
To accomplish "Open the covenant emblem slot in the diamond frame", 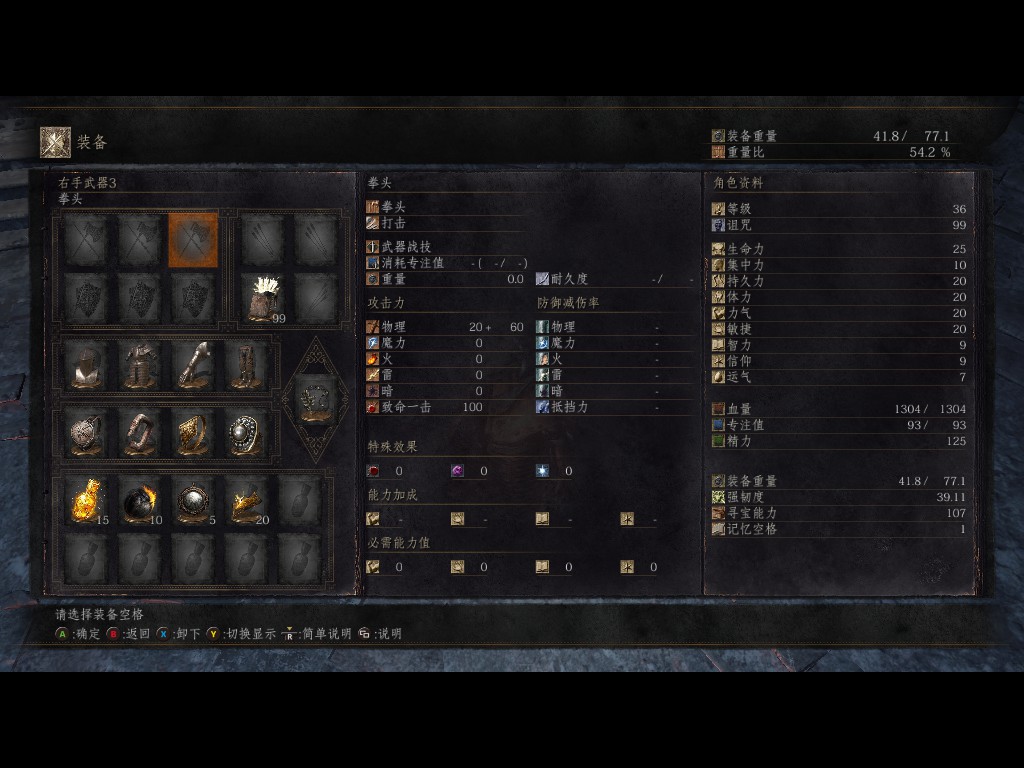I will 315,399.
